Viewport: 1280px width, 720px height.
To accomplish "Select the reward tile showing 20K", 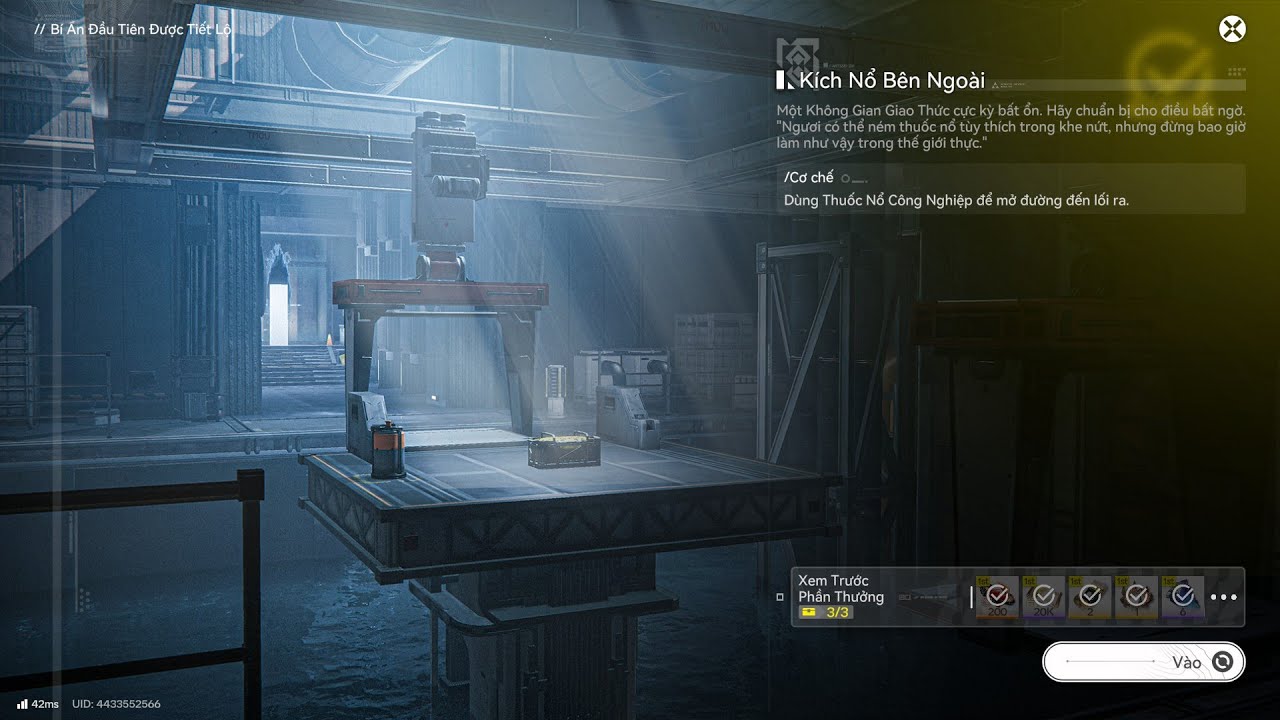I will 1044,597.
